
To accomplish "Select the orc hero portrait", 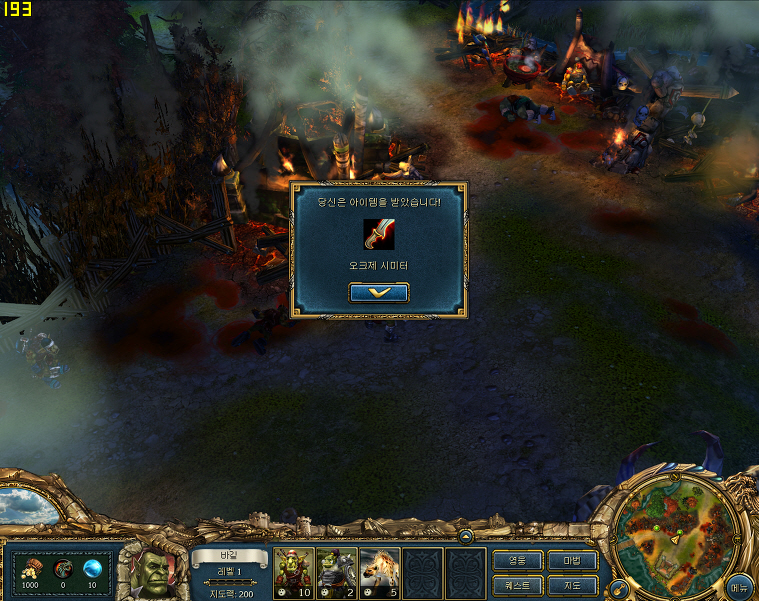I will (153, 572).
